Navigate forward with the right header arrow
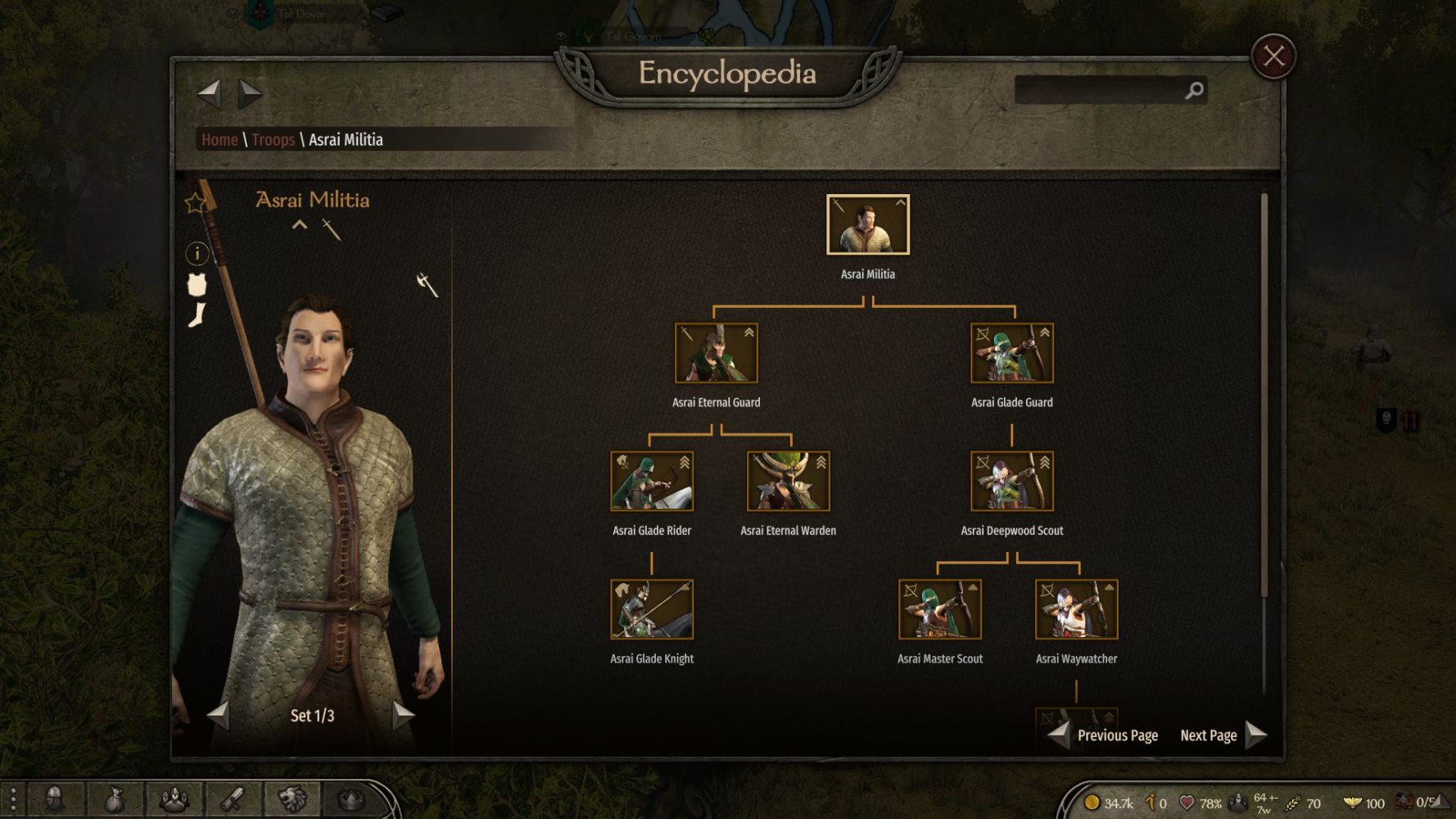The width and height of the screenshot is (1456, 819). click(250, 93)
